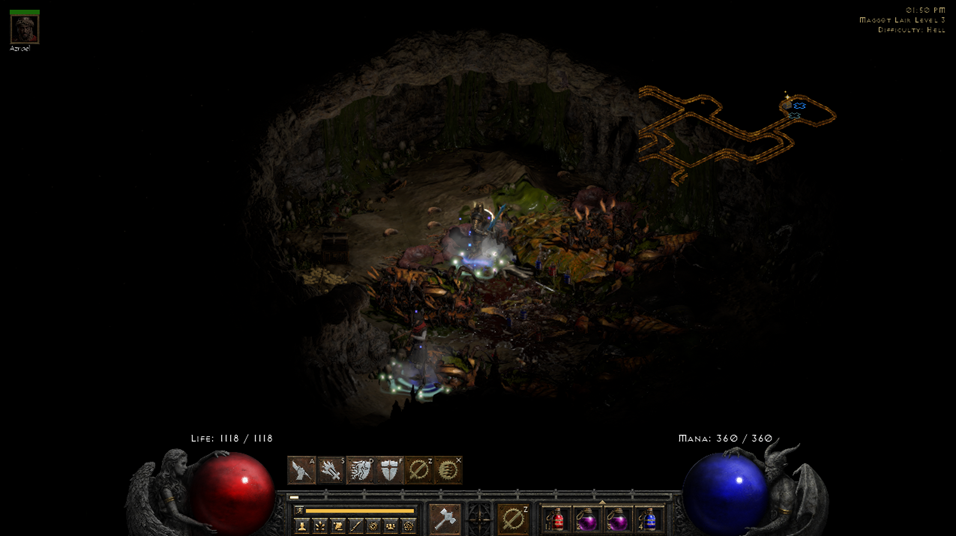The width and height of the screenshot is (956, 536).
Task: Activate the cross shield skill bound to F
Action: point(389,470)
